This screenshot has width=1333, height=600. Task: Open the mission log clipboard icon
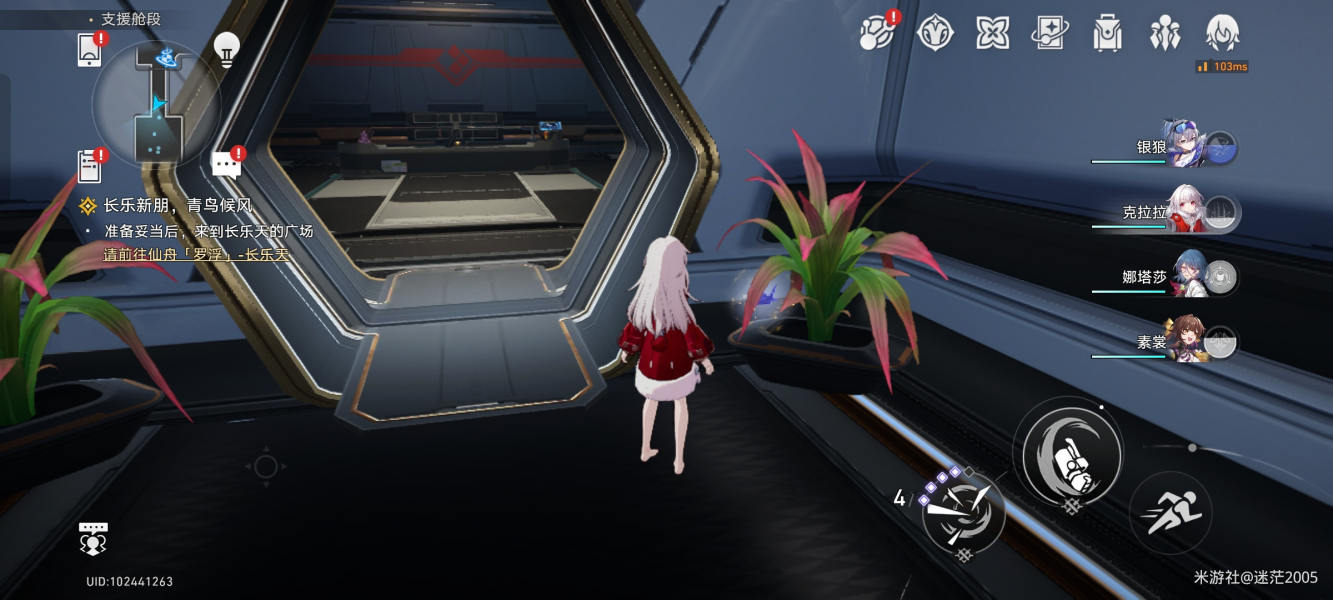(89, 165)
